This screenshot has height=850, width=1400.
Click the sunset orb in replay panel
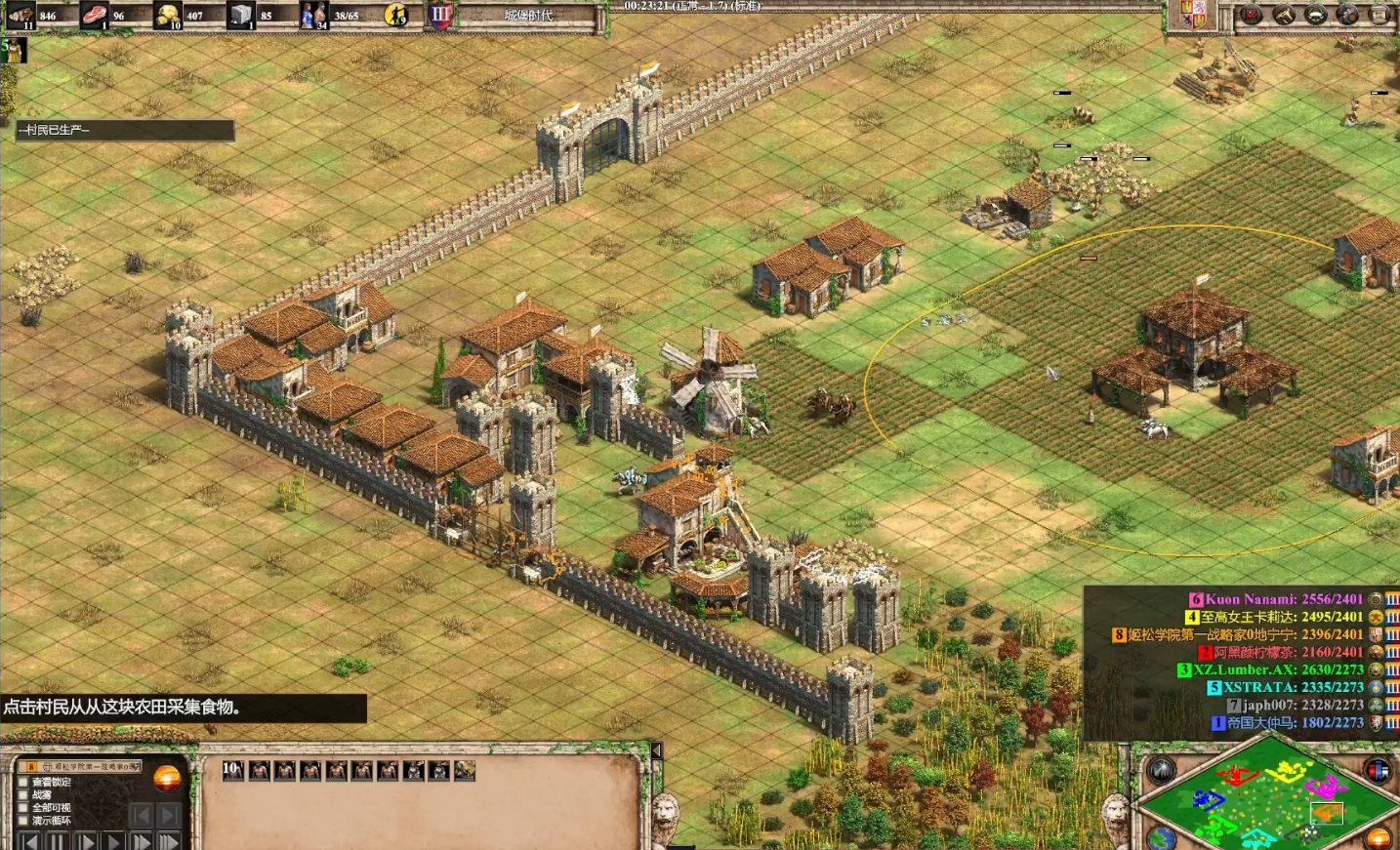(x=167, y=779)
